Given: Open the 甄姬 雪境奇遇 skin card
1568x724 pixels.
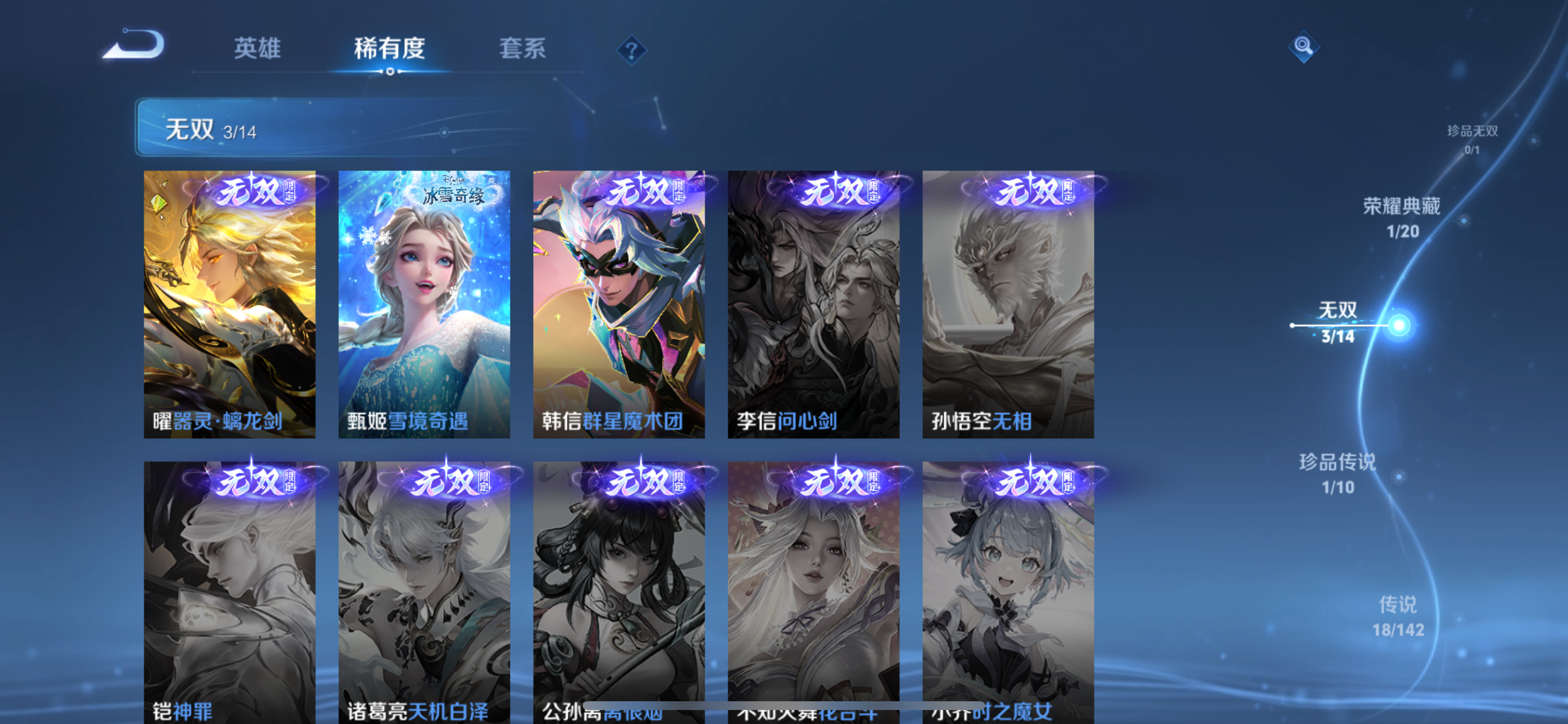Looking at the screenshot, I should point(424,304).
